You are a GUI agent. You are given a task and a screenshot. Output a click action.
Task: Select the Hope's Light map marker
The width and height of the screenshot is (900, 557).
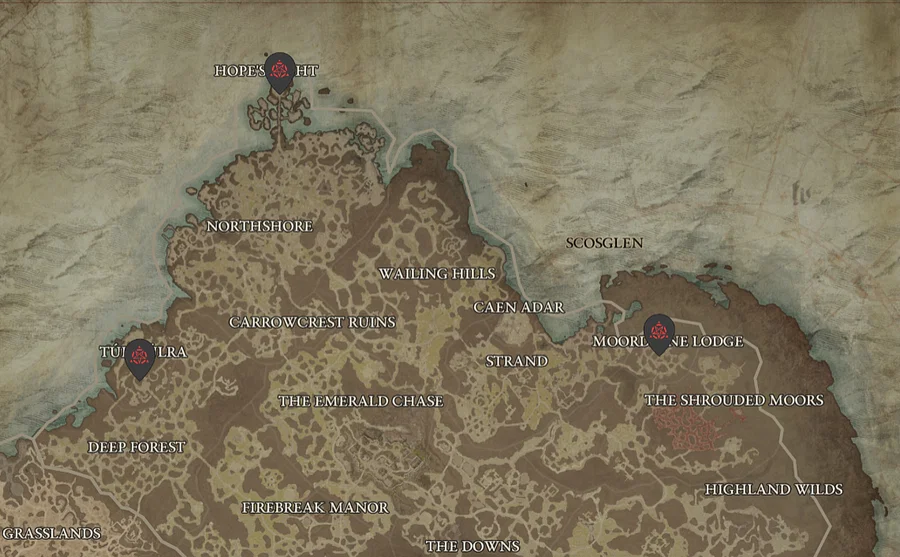(x=281, y=70)
